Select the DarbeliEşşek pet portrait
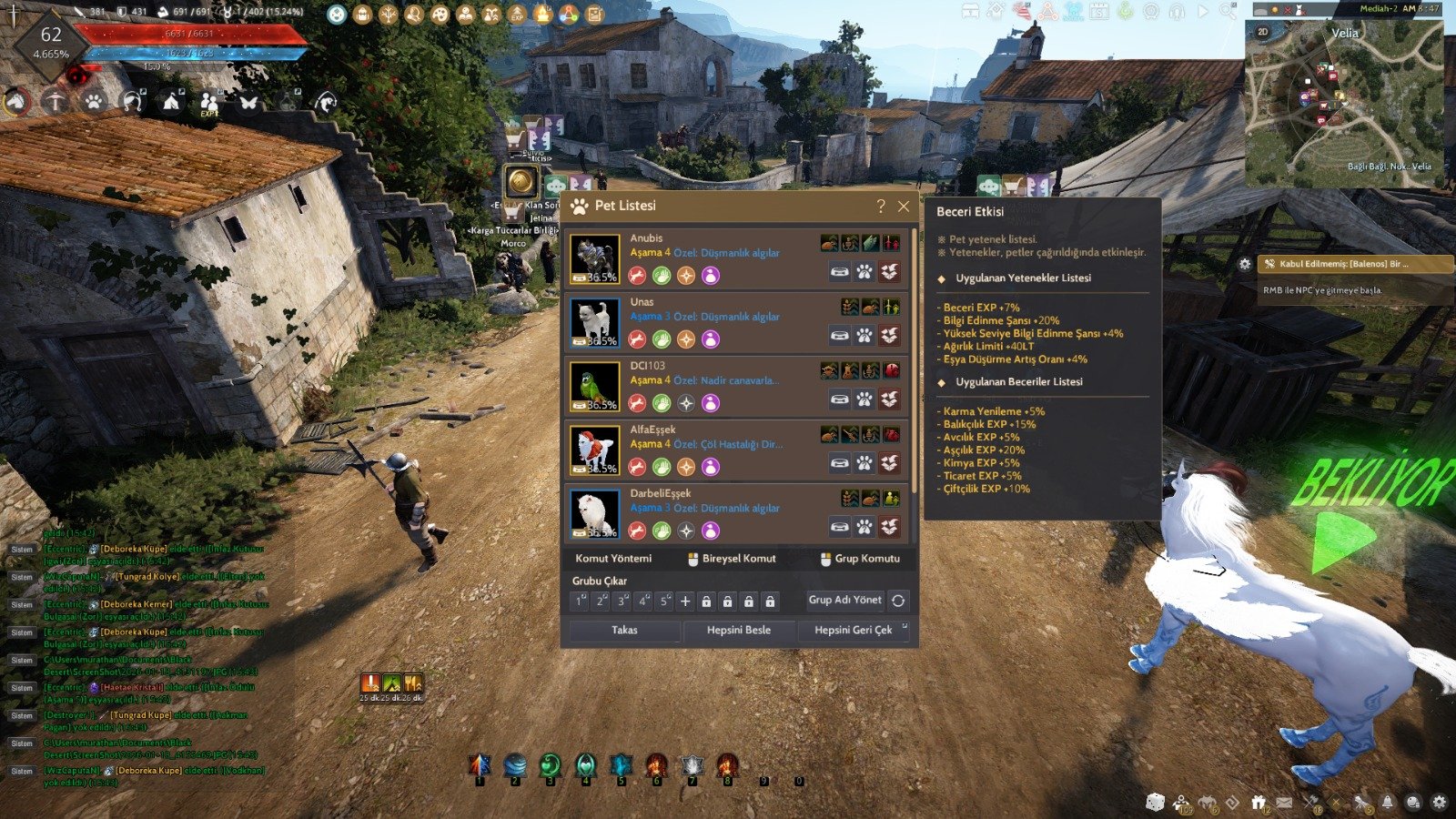The width and height of the screenshot is (1456, 819). (x=595, y=512)
